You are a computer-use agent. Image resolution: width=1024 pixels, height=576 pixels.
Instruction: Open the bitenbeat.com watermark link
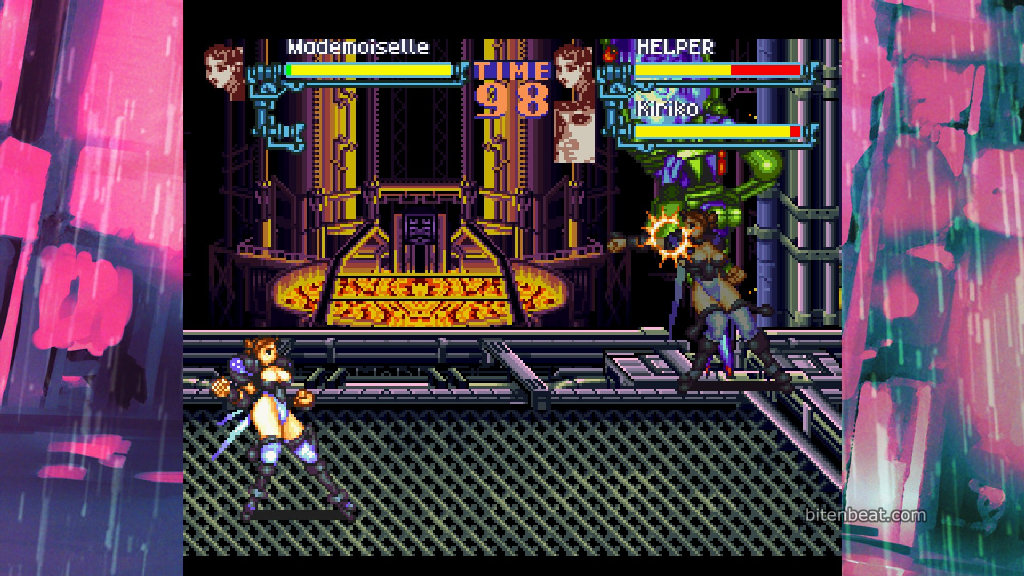865,515
